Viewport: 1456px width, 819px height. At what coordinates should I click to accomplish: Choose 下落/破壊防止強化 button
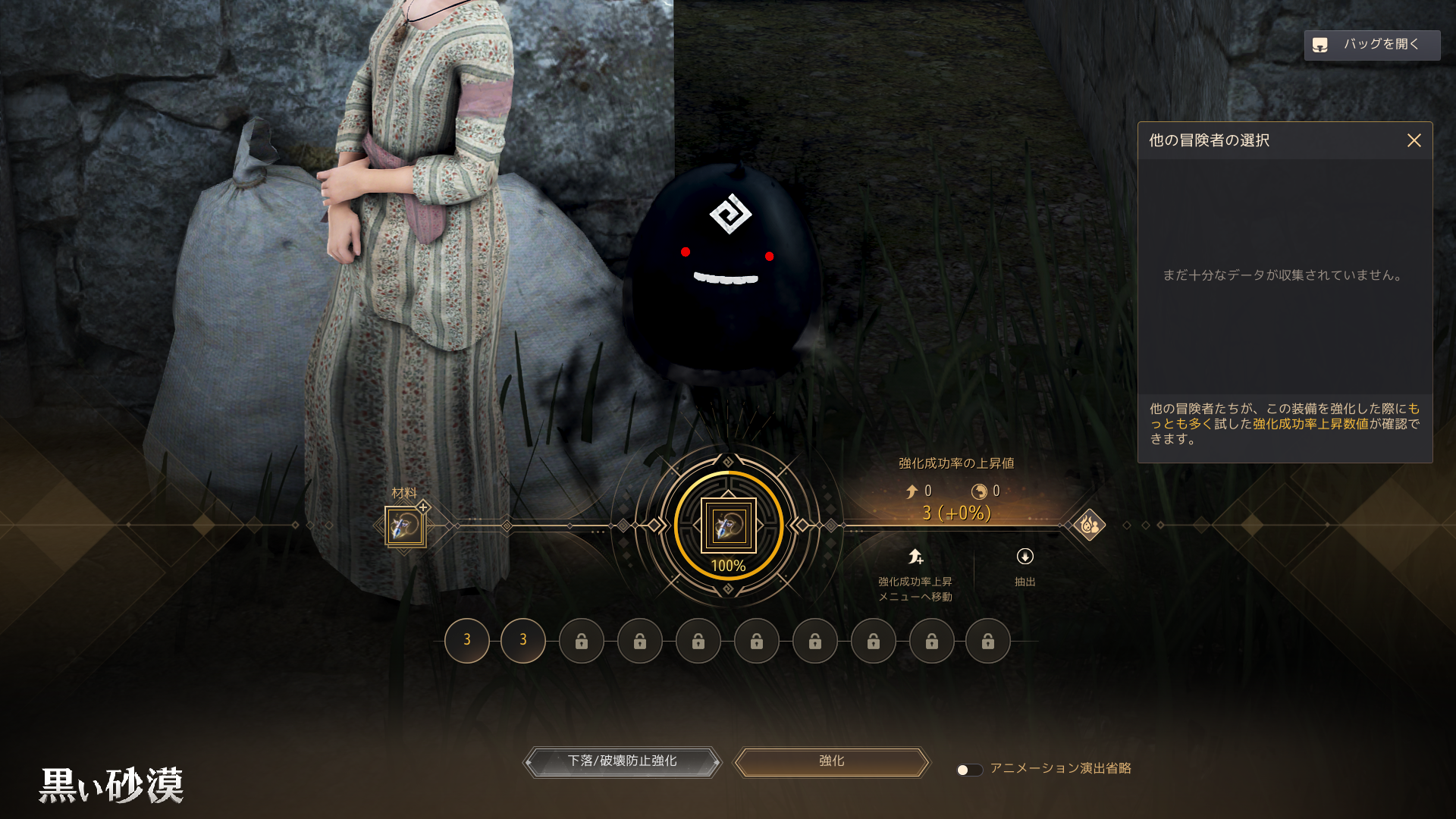tap(622, 761)
